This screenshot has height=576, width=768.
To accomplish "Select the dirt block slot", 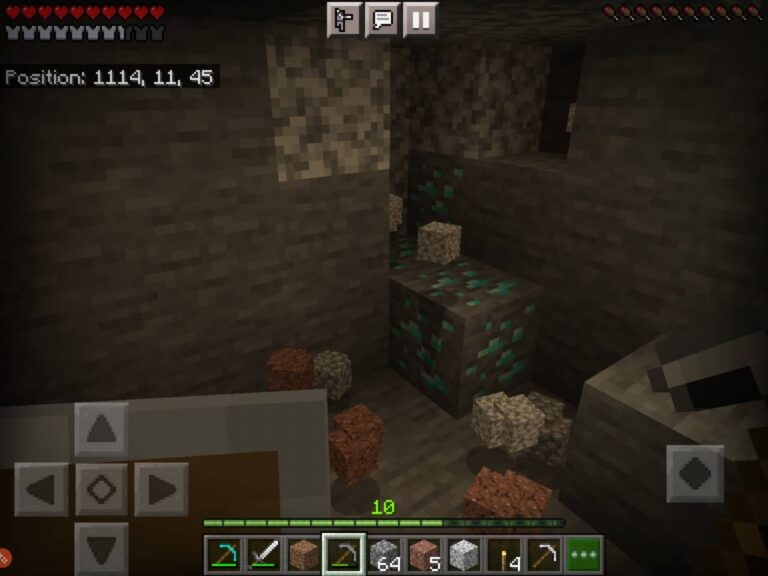I will [302, 555].
